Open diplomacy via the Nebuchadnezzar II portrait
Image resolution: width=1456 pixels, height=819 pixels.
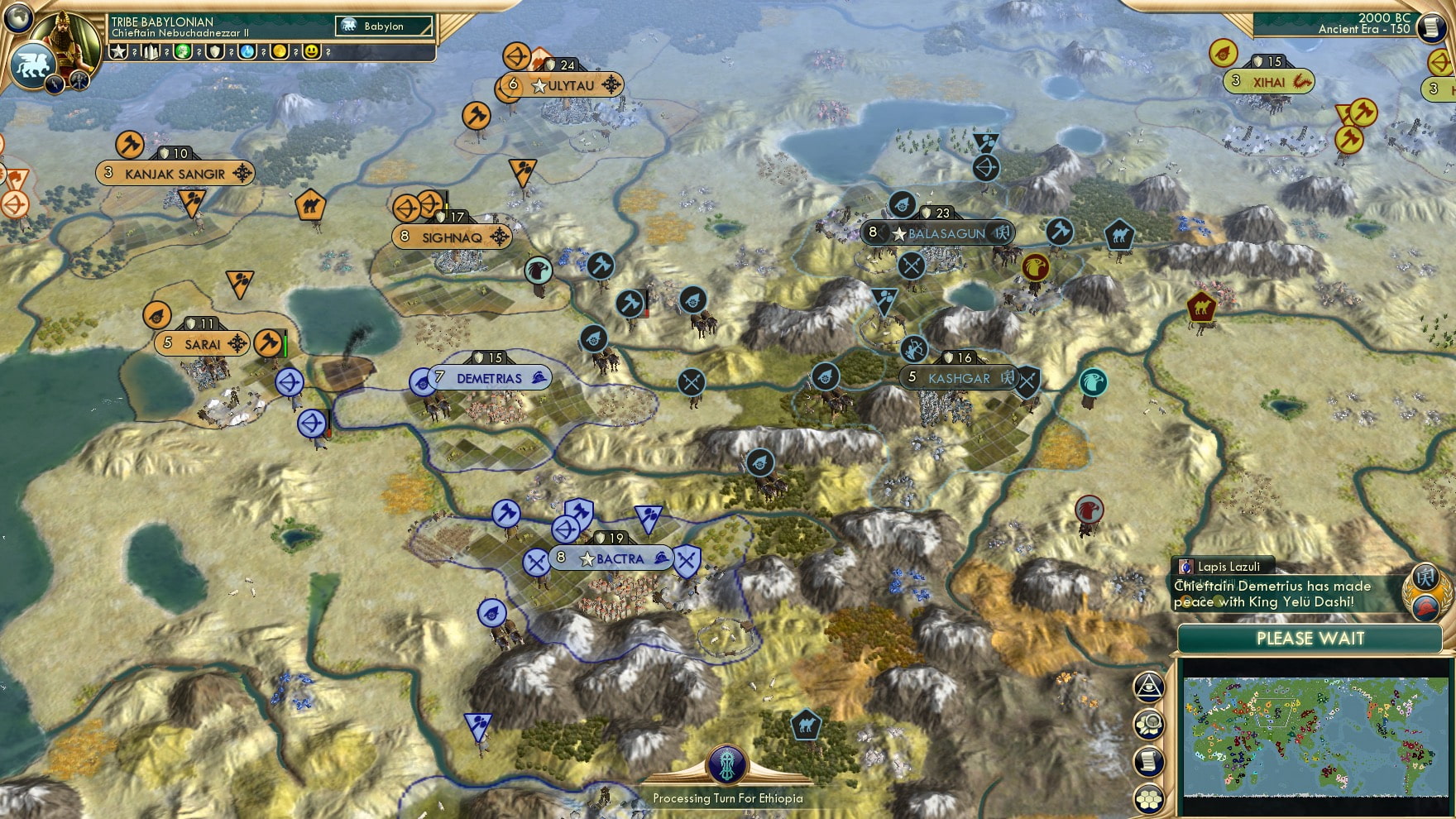[66, 40]
